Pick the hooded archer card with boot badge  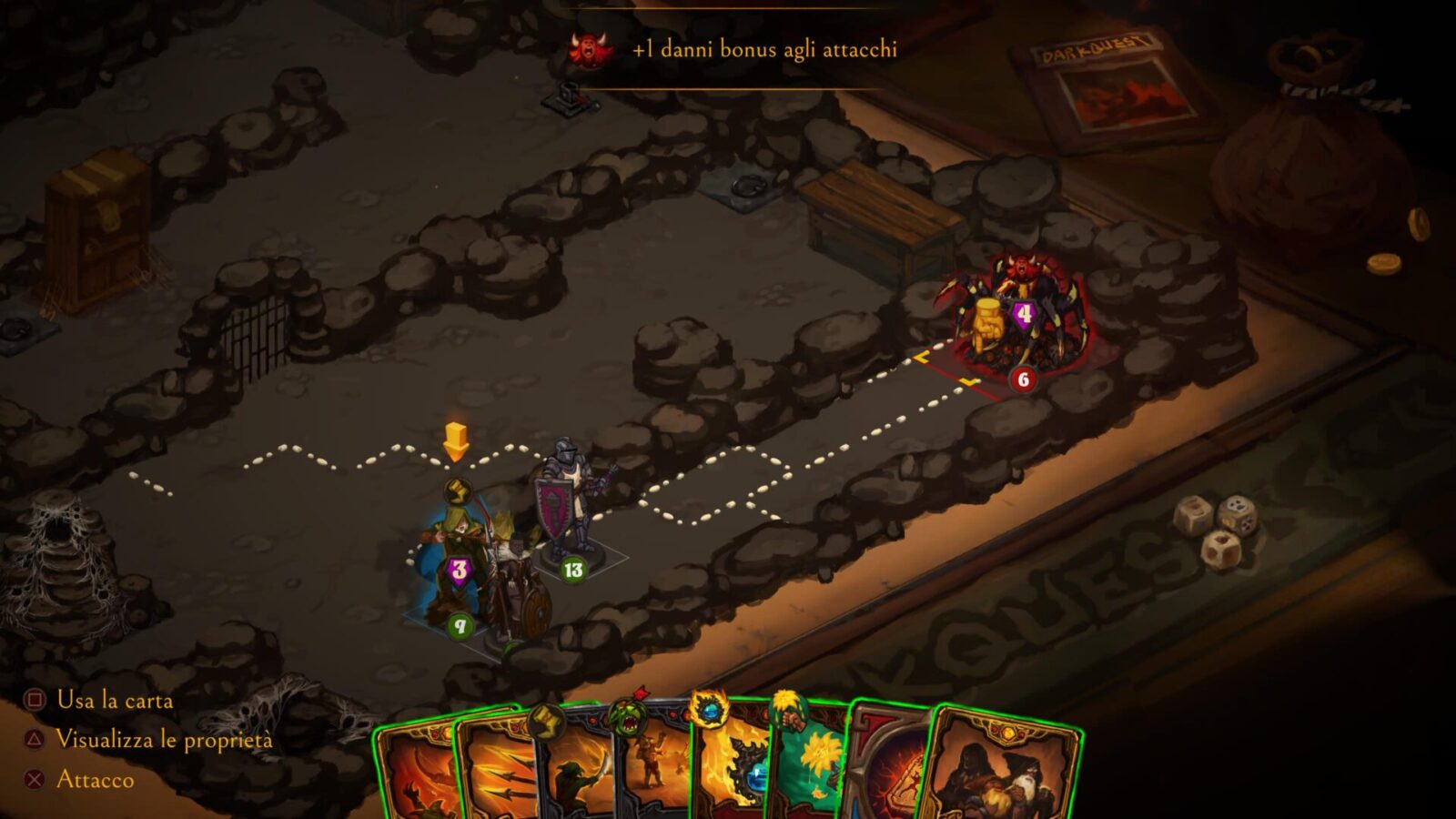pos(573,773)
